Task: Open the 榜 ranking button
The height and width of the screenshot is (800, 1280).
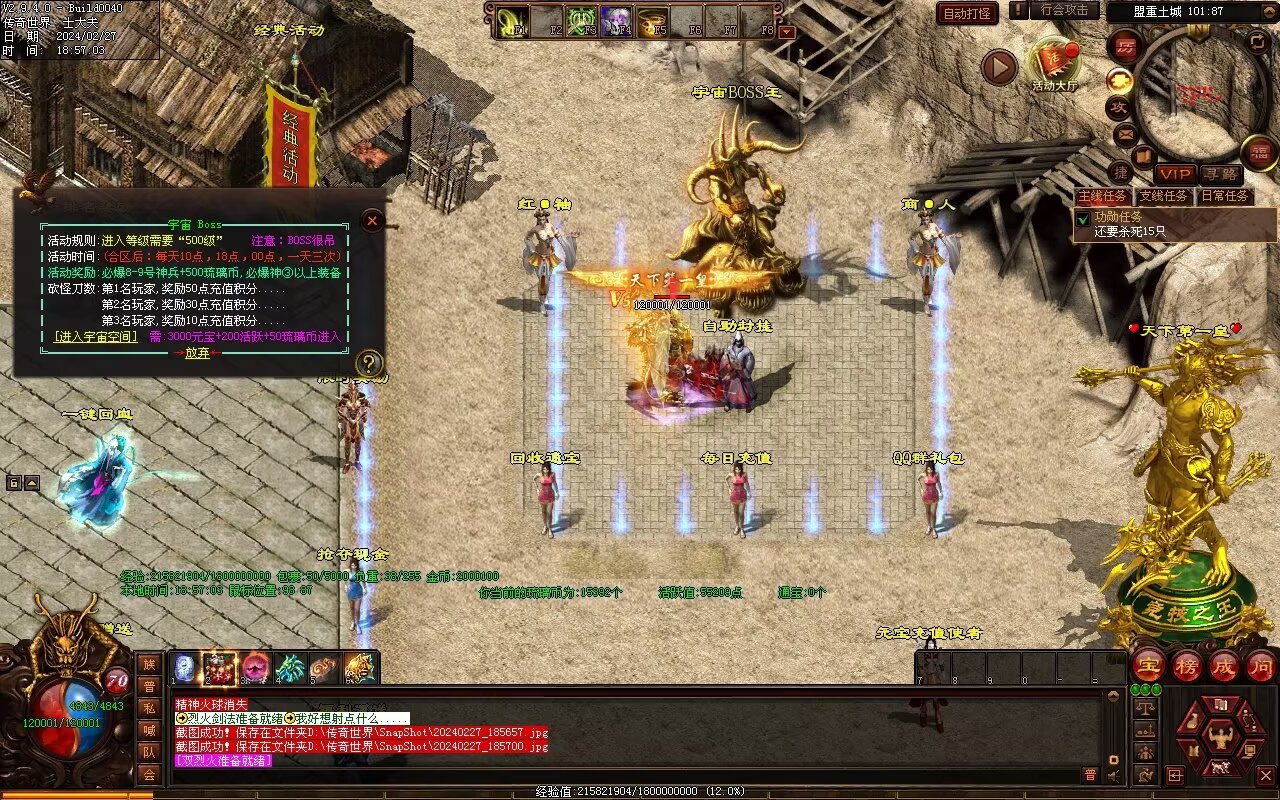Action: 1187,666
